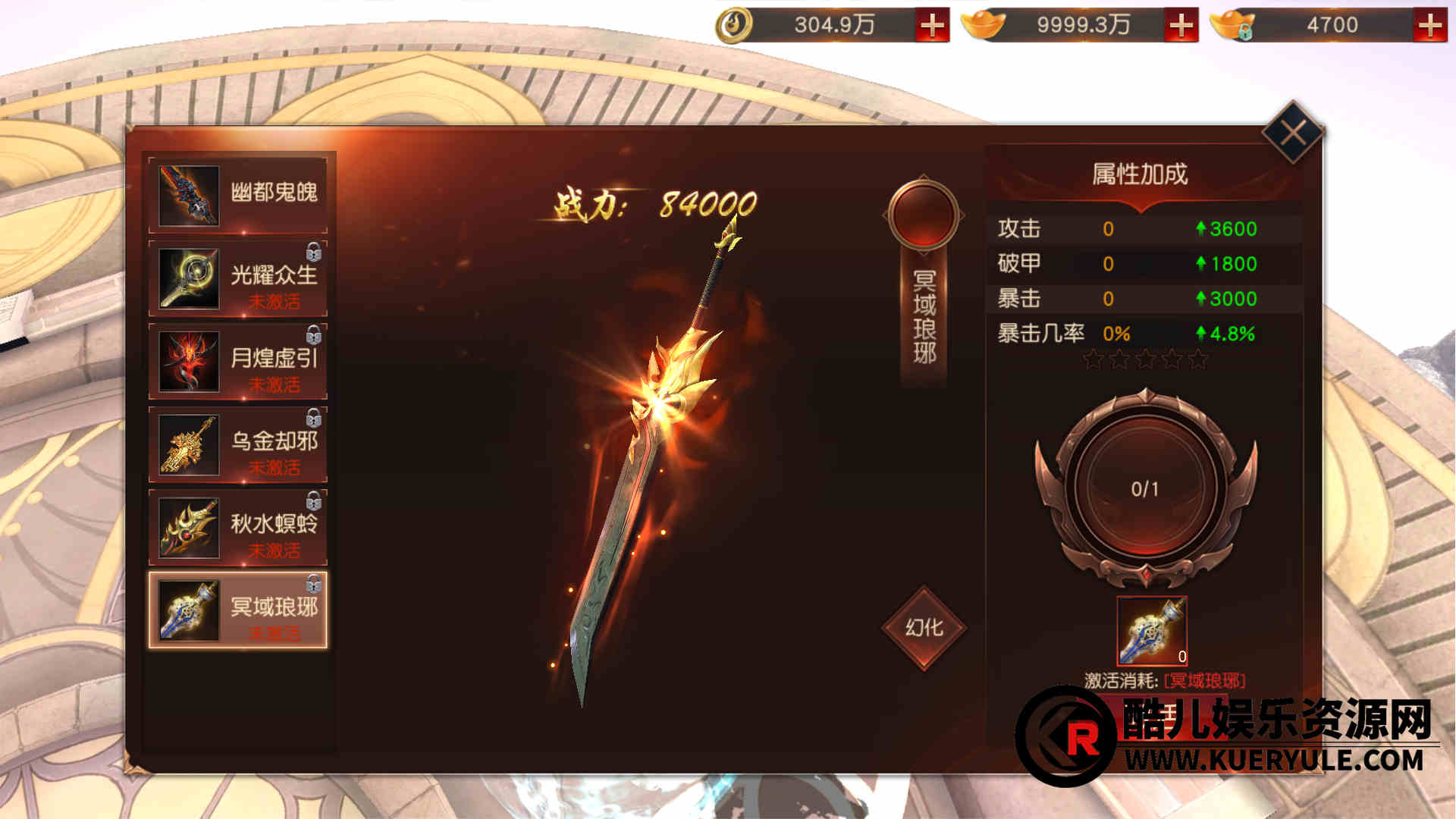Tap the 幻化 diamond button

click(924, 628)
